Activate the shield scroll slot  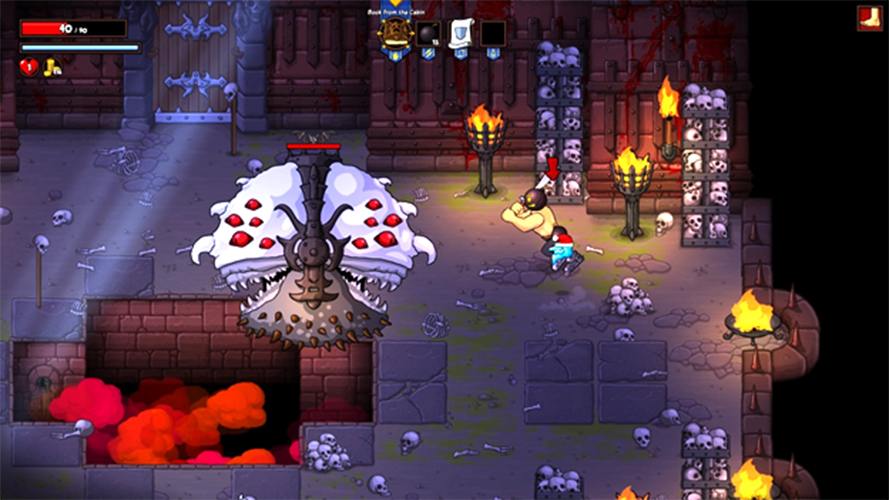point(460,34)
